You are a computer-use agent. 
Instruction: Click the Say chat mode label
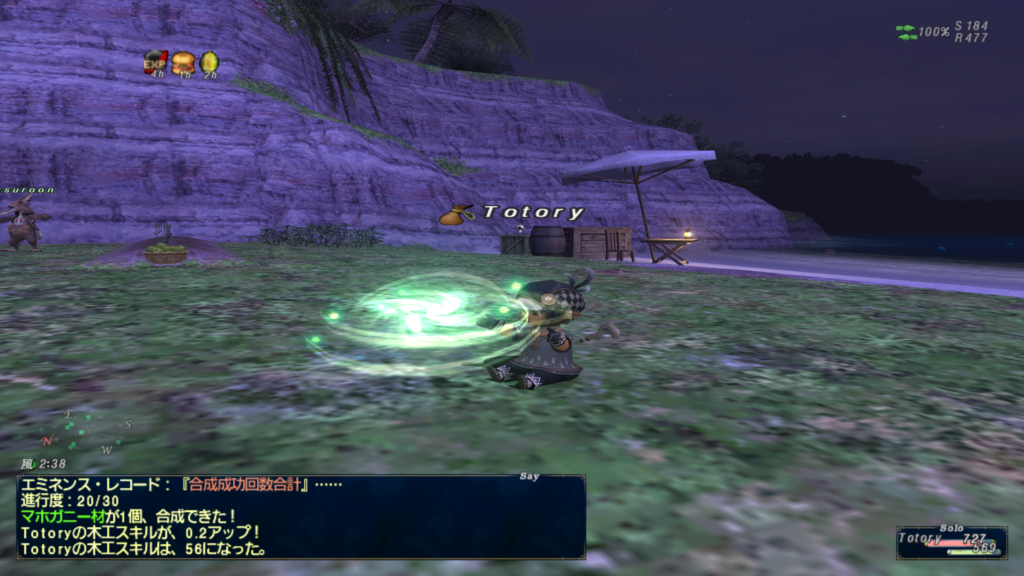pos(530,477)
